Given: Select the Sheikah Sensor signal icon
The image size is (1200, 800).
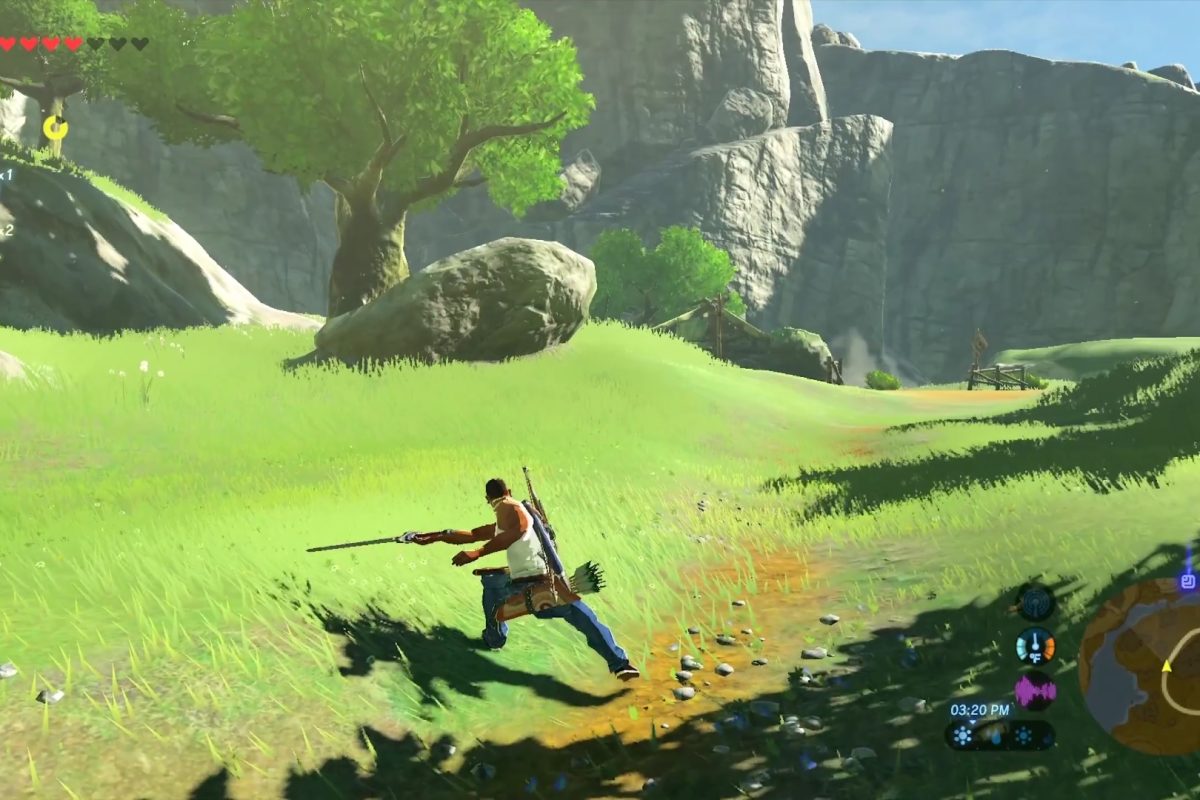Looking at the screenshot, I should click(1035, 601).
